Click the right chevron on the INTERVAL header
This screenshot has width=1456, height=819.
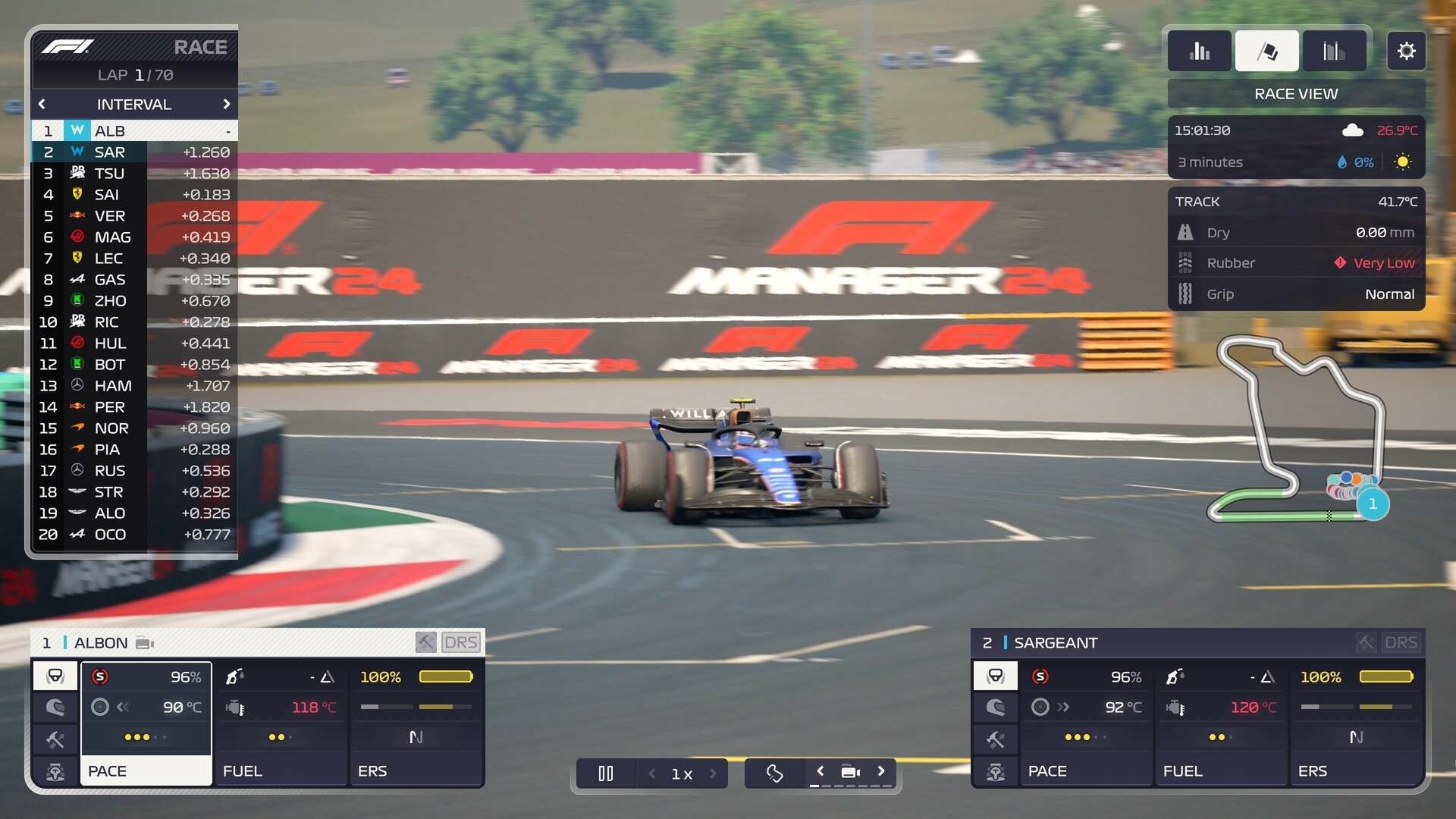(x=227, y=104)
